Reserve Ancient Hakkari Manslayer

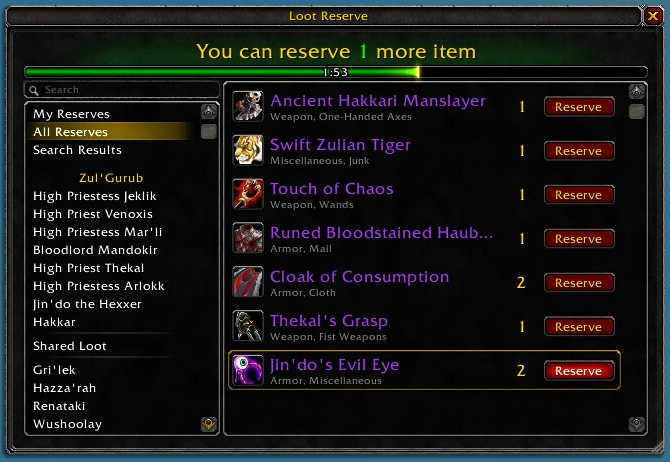578,107
